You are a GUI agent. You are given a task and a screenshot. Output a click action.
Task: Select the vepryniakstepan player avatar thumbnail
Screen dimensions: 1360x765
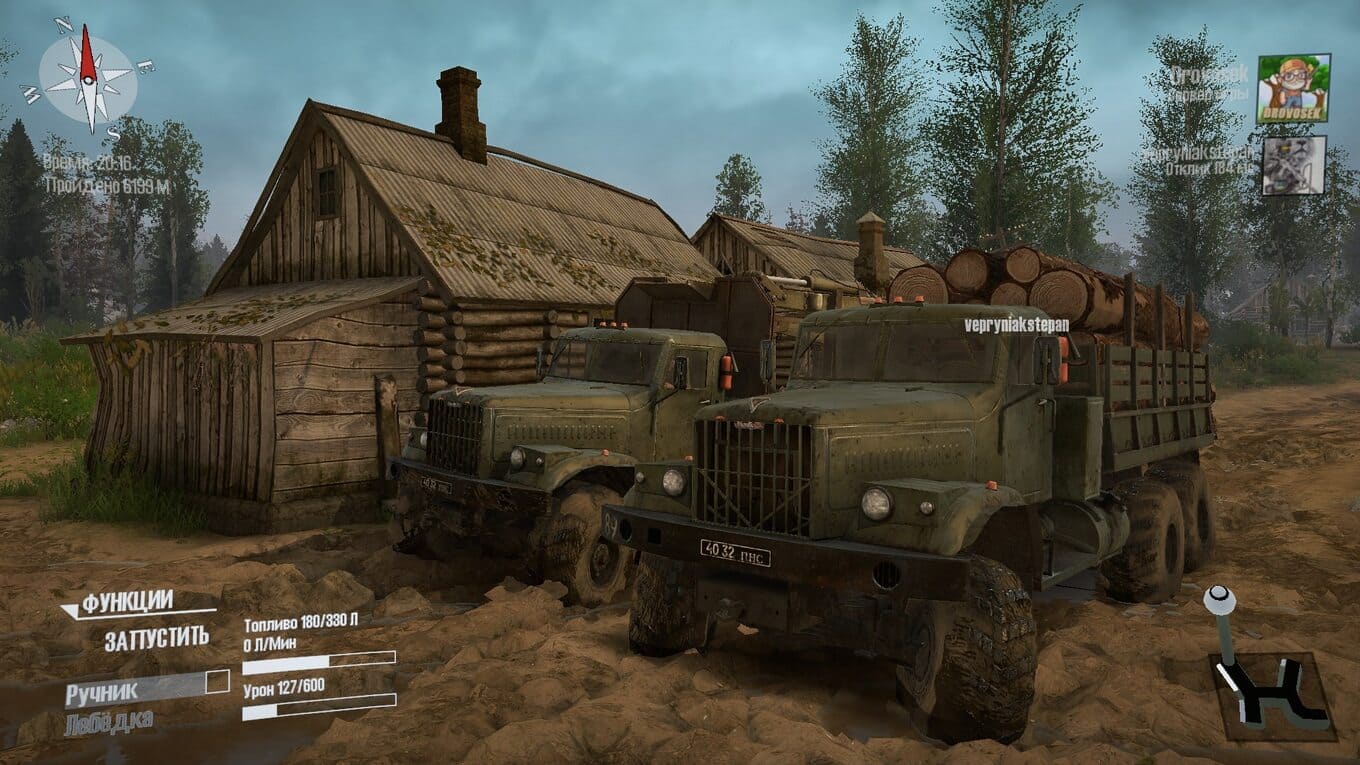(x=1293, y=165)
